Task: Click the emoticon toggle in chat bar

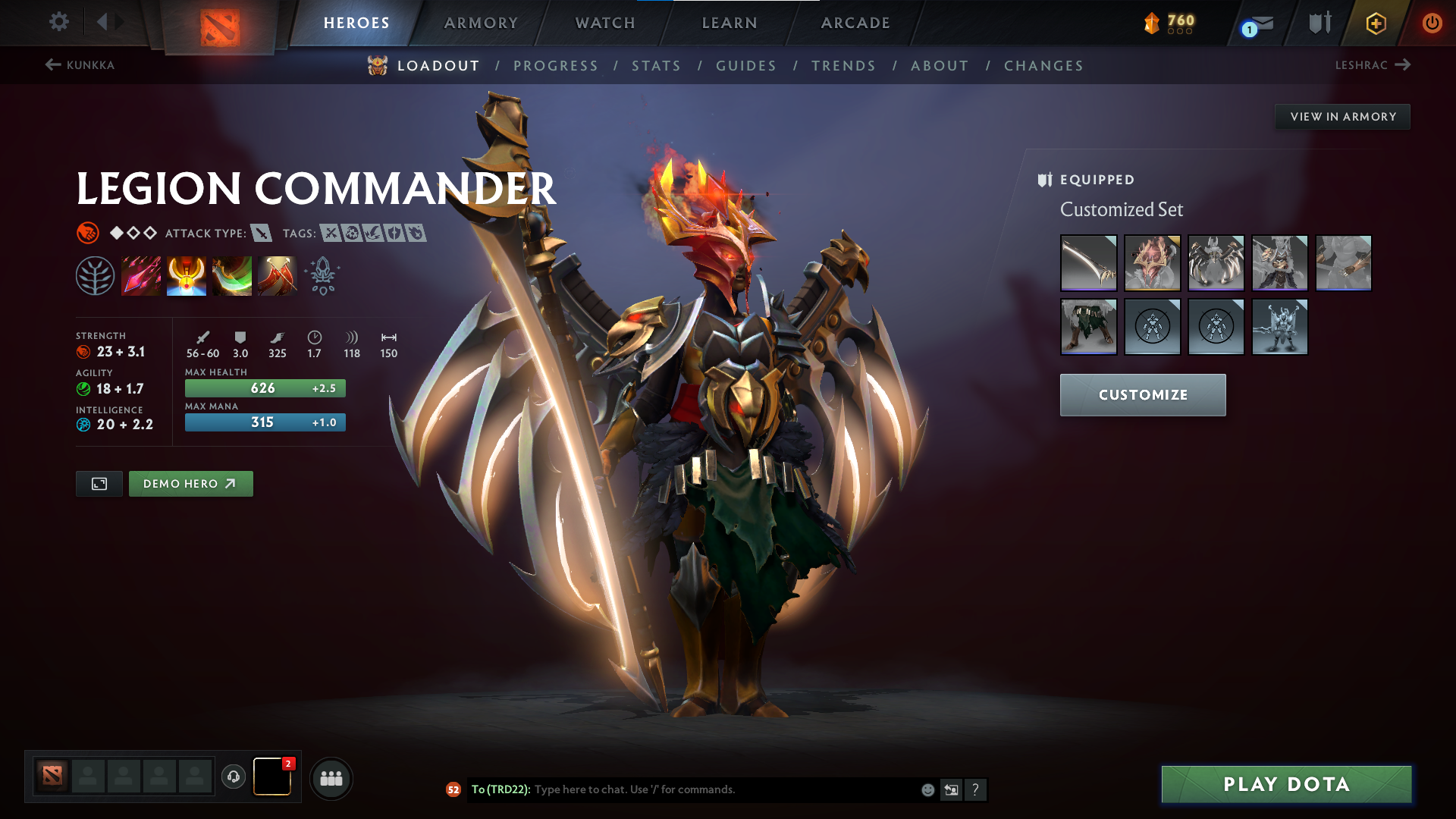Action: click(x=927, y=789)
